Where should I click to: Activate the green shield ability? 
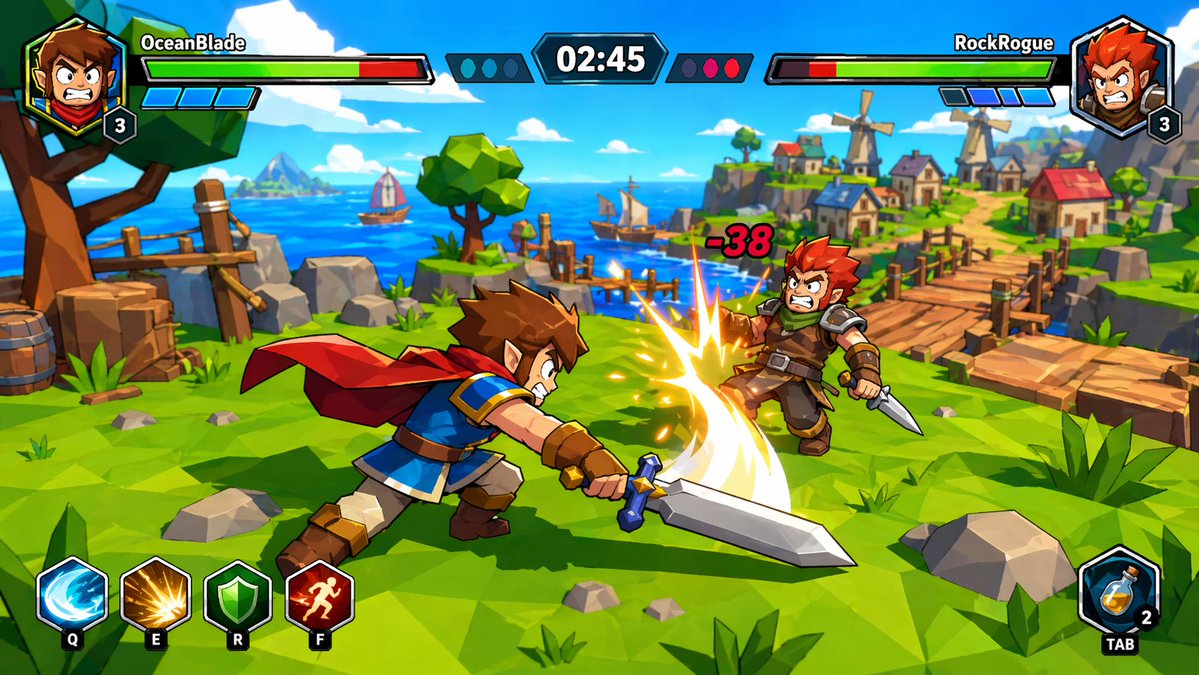237,596
